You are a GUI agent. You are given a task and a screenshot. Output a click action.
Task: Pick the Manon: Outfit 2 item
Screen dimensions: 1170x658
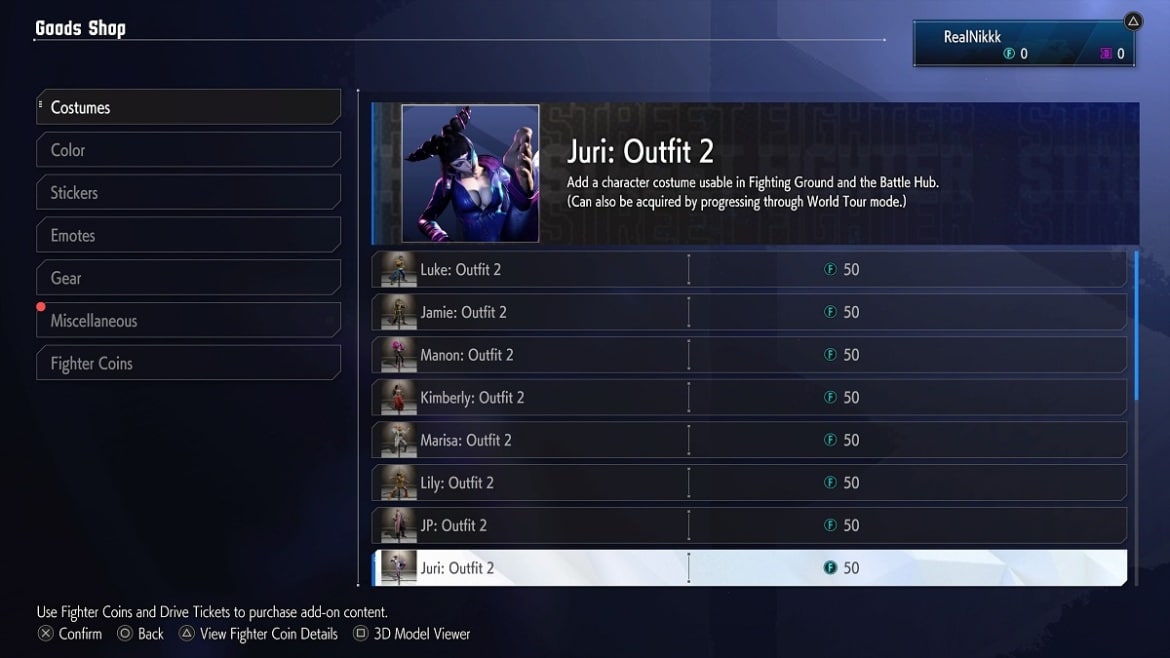click(x=749, y=355)
